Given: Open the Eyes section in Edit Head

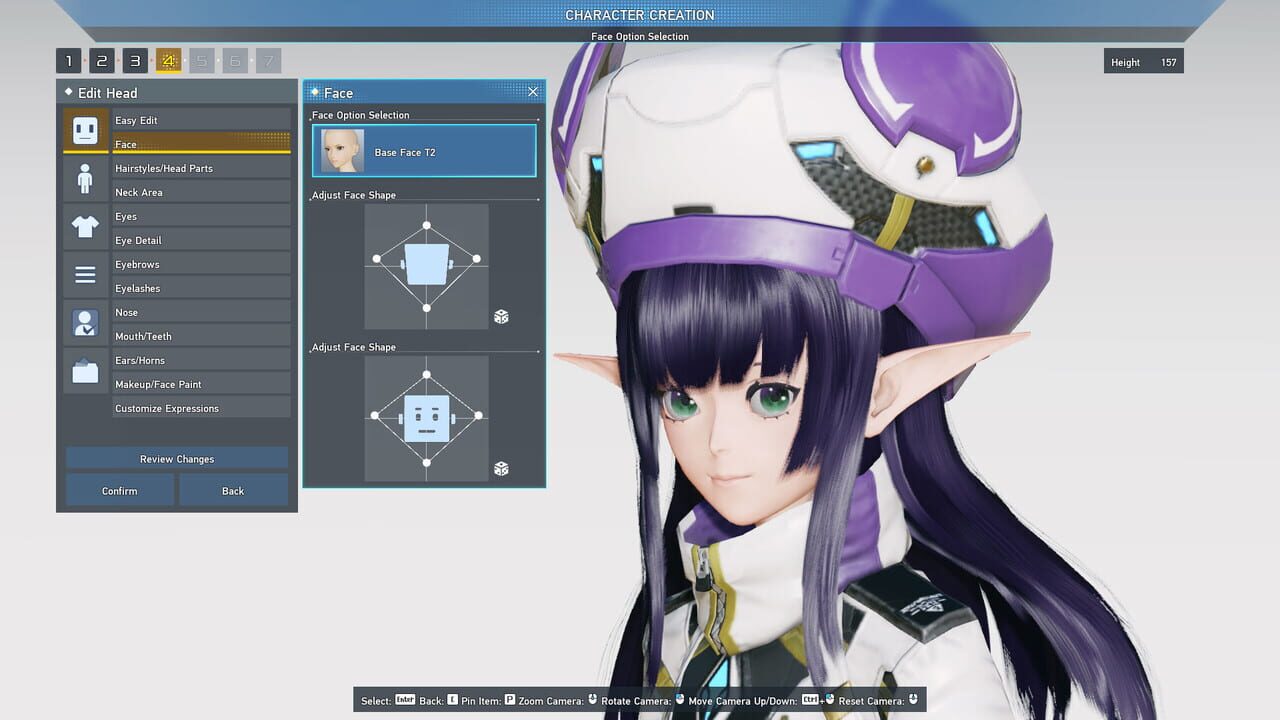Looking at the screenshot, I should [x=200, y=216].
